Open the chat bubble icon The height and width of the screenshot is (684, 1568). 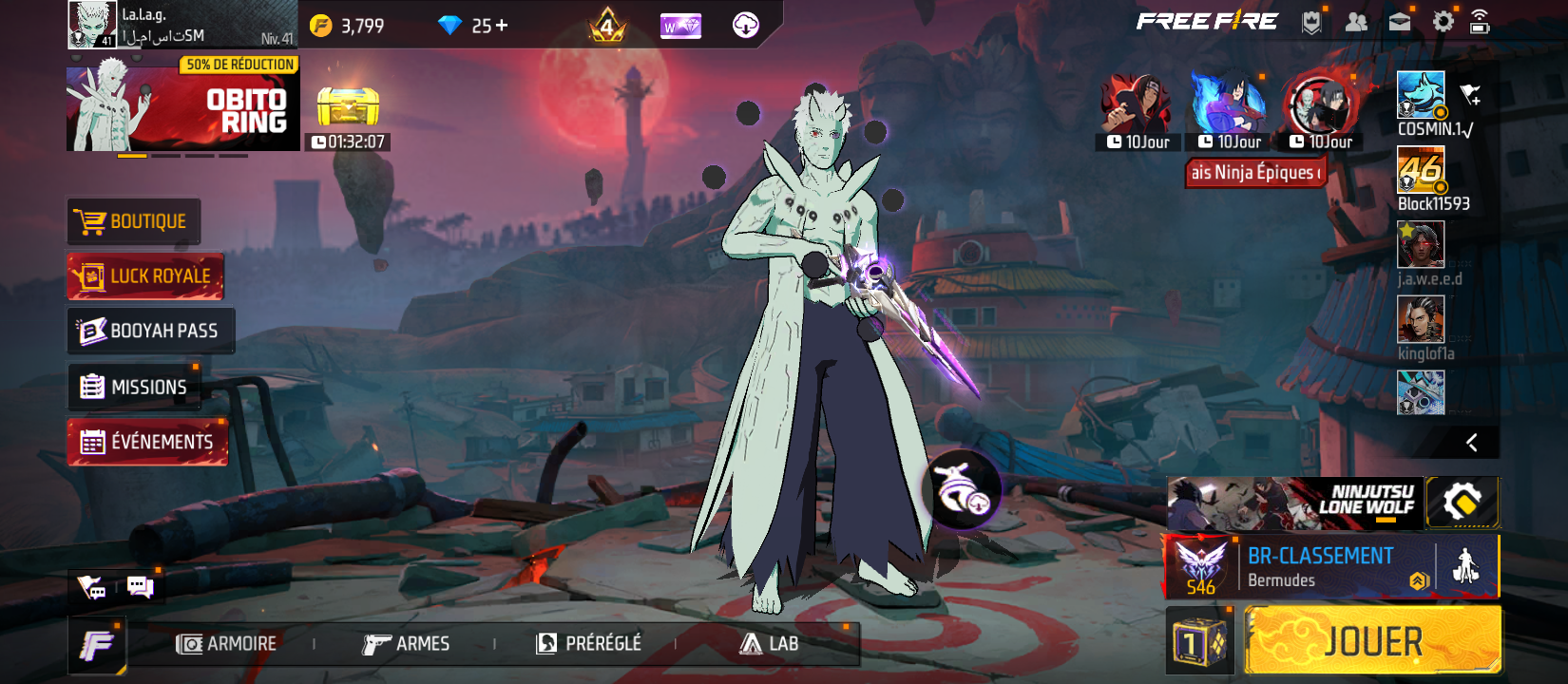tap(140, 587)
